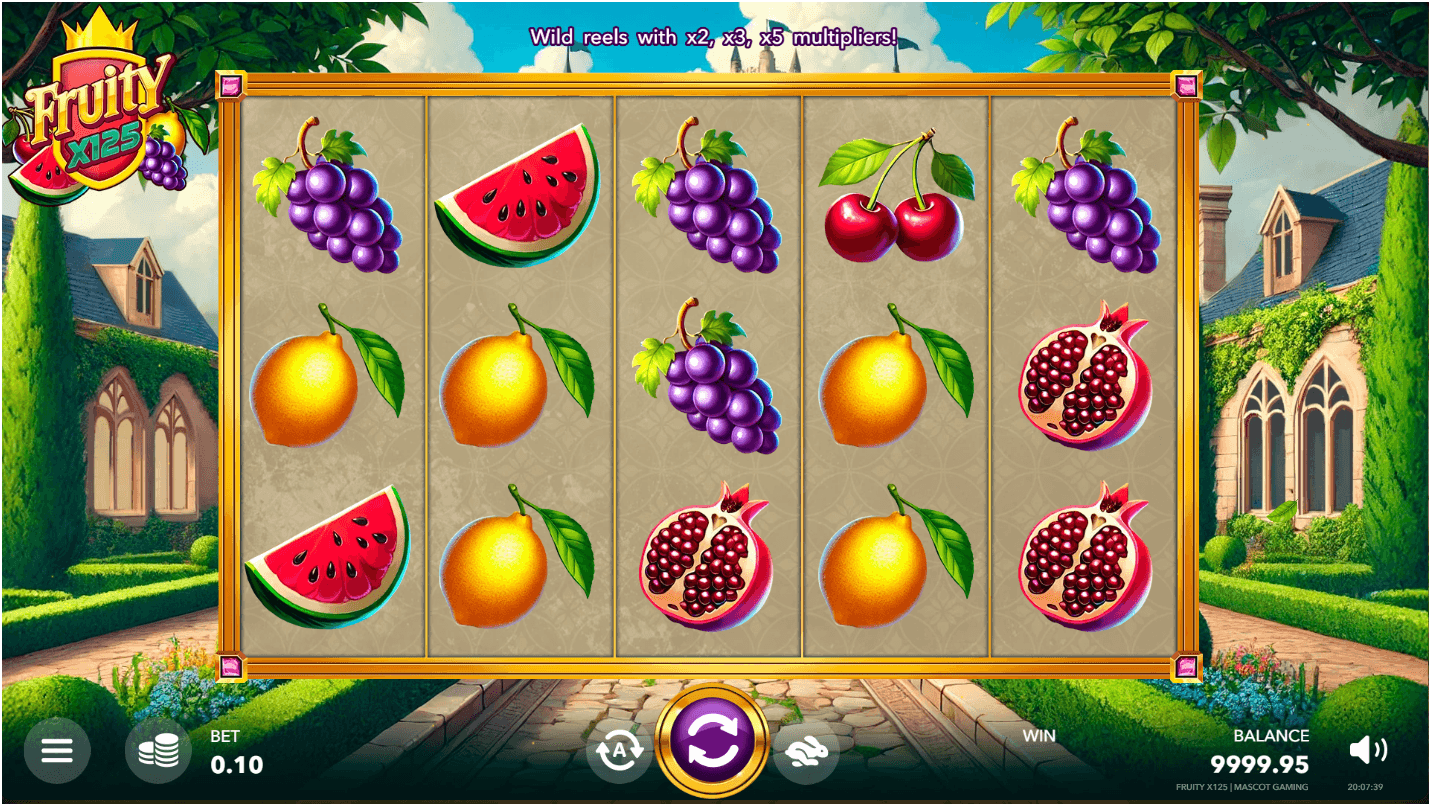Enable autoplay spins
Image resolution: width=1431 pixels, height=806 pixels.
point(619,750)
